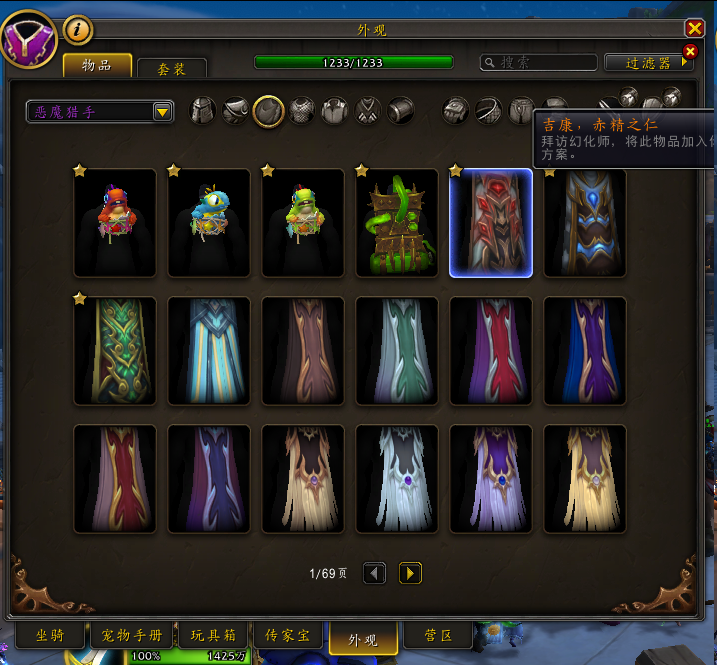
Task: Select the green tentacle wooden cloak
Action: click(397, 222)
